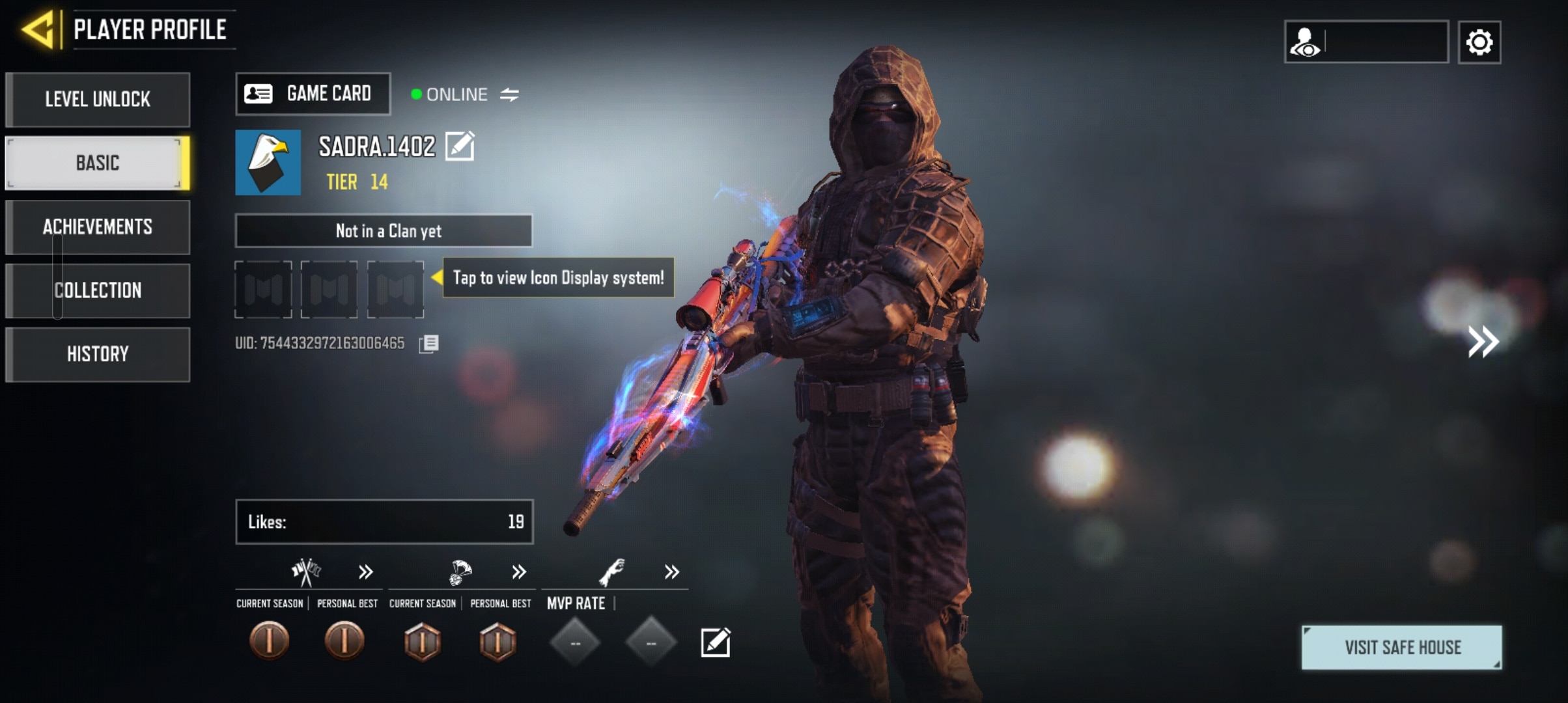Open the Collection tab
The height and width of the screenshot is (703, 1568).
(98, 290)
